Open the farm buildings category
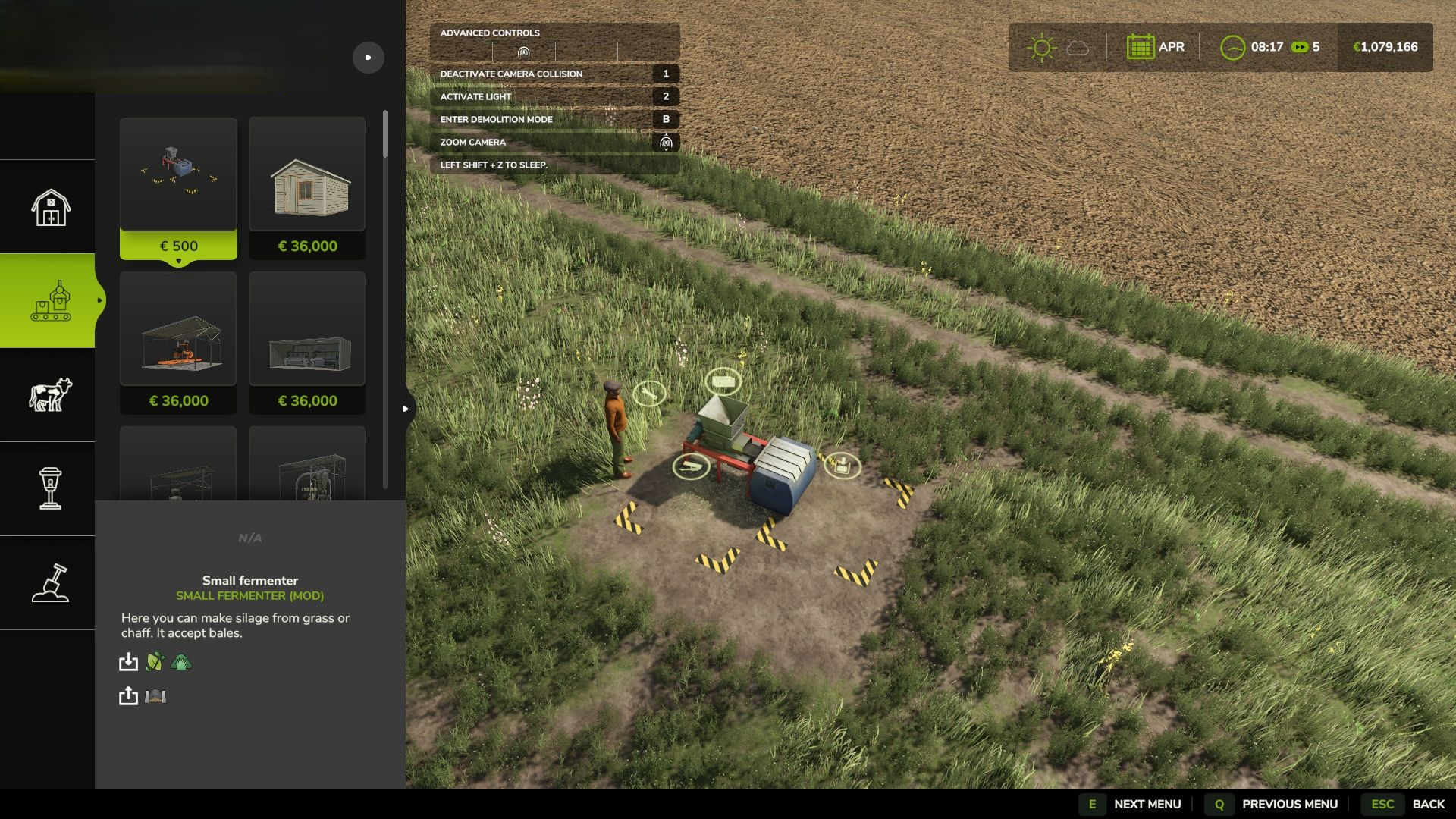This screenshot has height=819, width=1456. tap(50, 207)
